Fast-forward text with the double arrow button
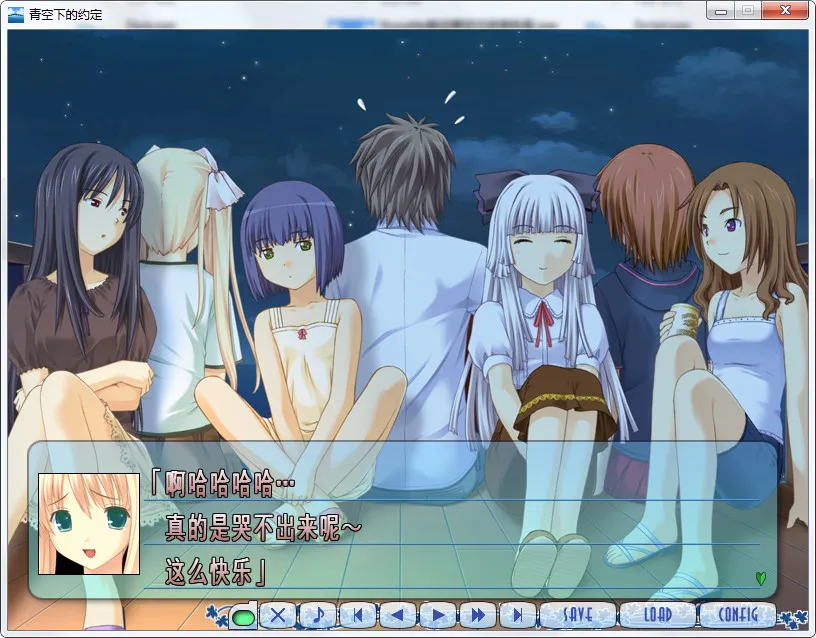The height and width of the screenshot is (638, 816). coord(478,615)
